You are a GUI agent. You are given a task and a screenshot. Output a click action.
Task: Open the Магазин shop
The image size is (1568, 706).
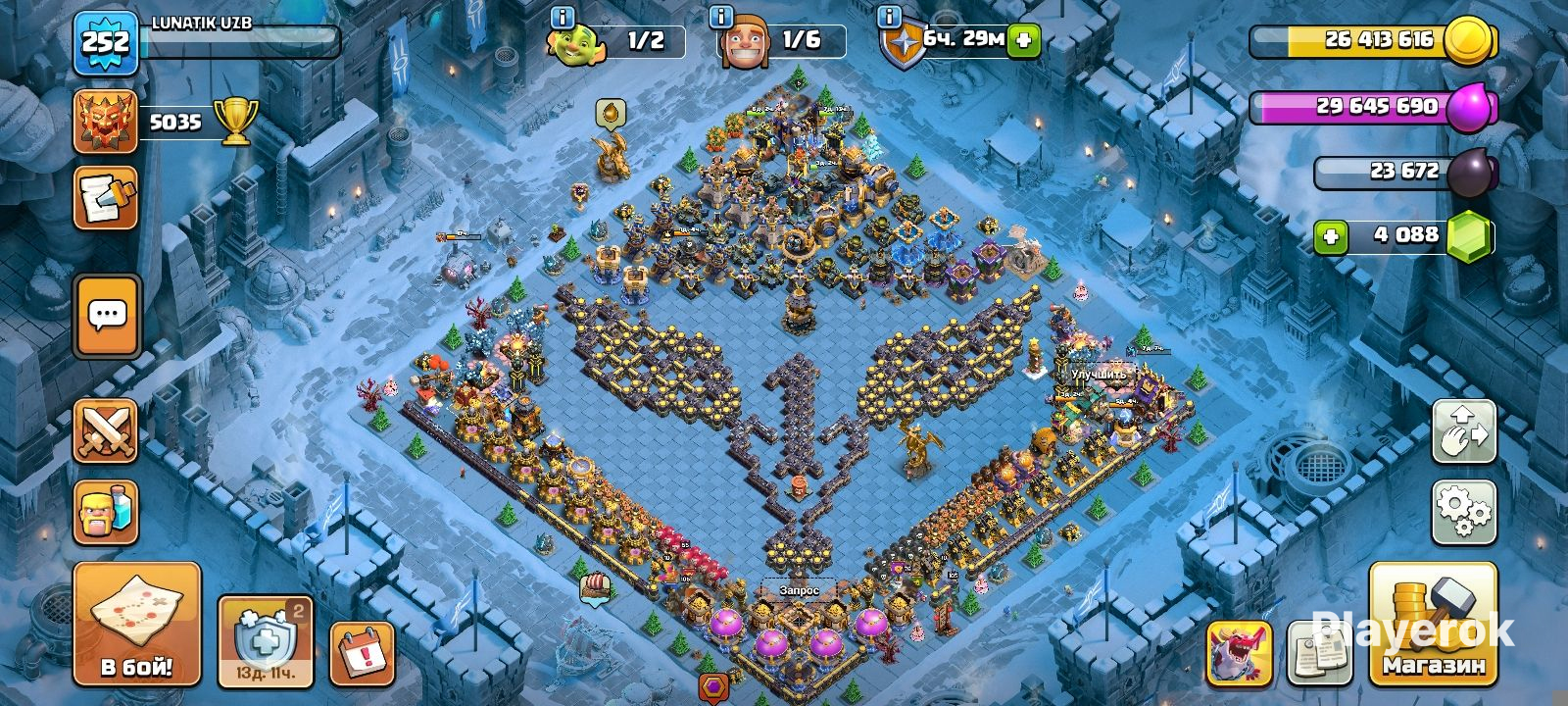coord(1433,624)
